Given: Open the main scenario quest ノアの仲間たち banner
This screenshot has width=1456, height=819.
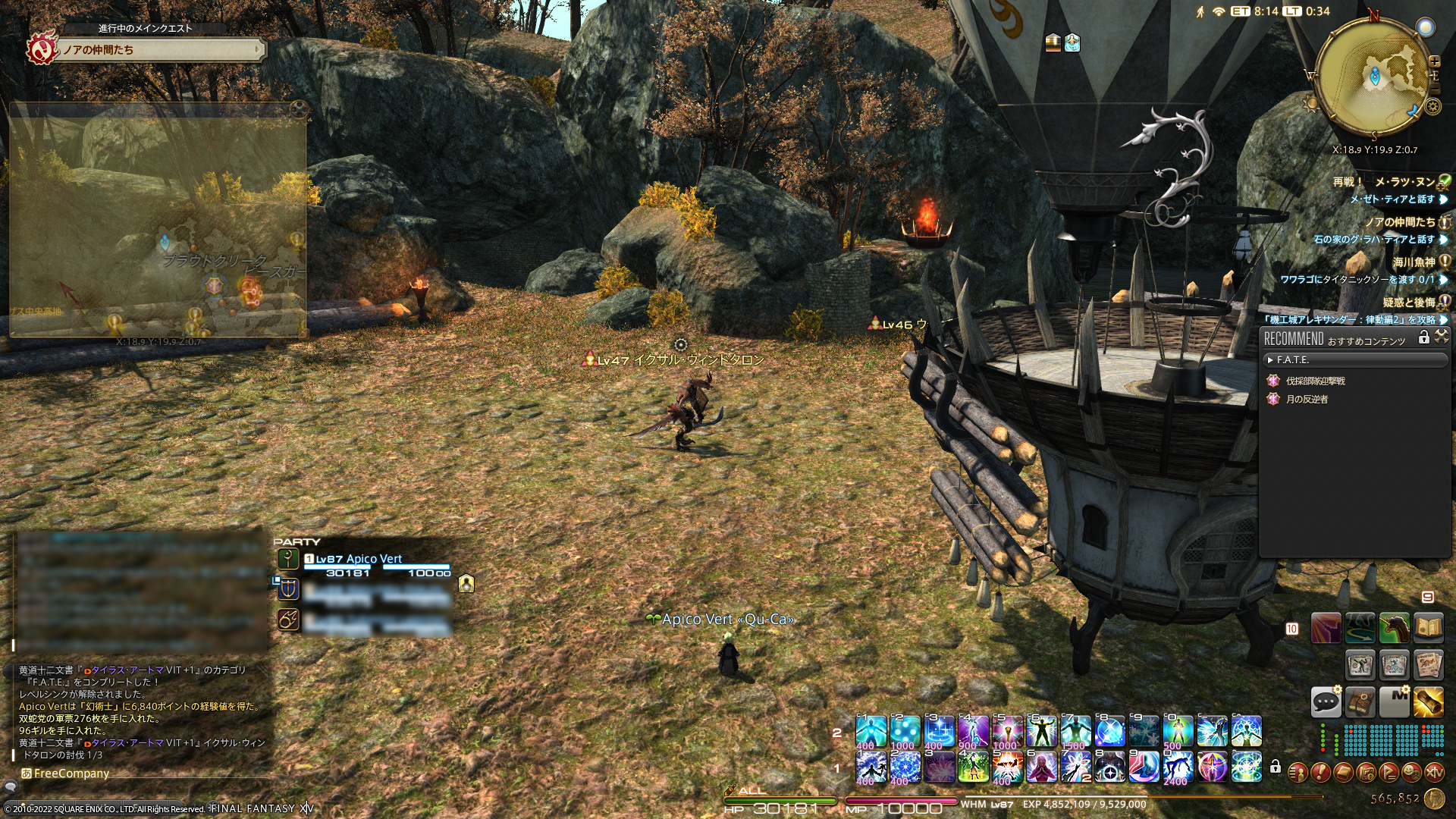Looking at the screenshot, I should click(x=159, y=50).
